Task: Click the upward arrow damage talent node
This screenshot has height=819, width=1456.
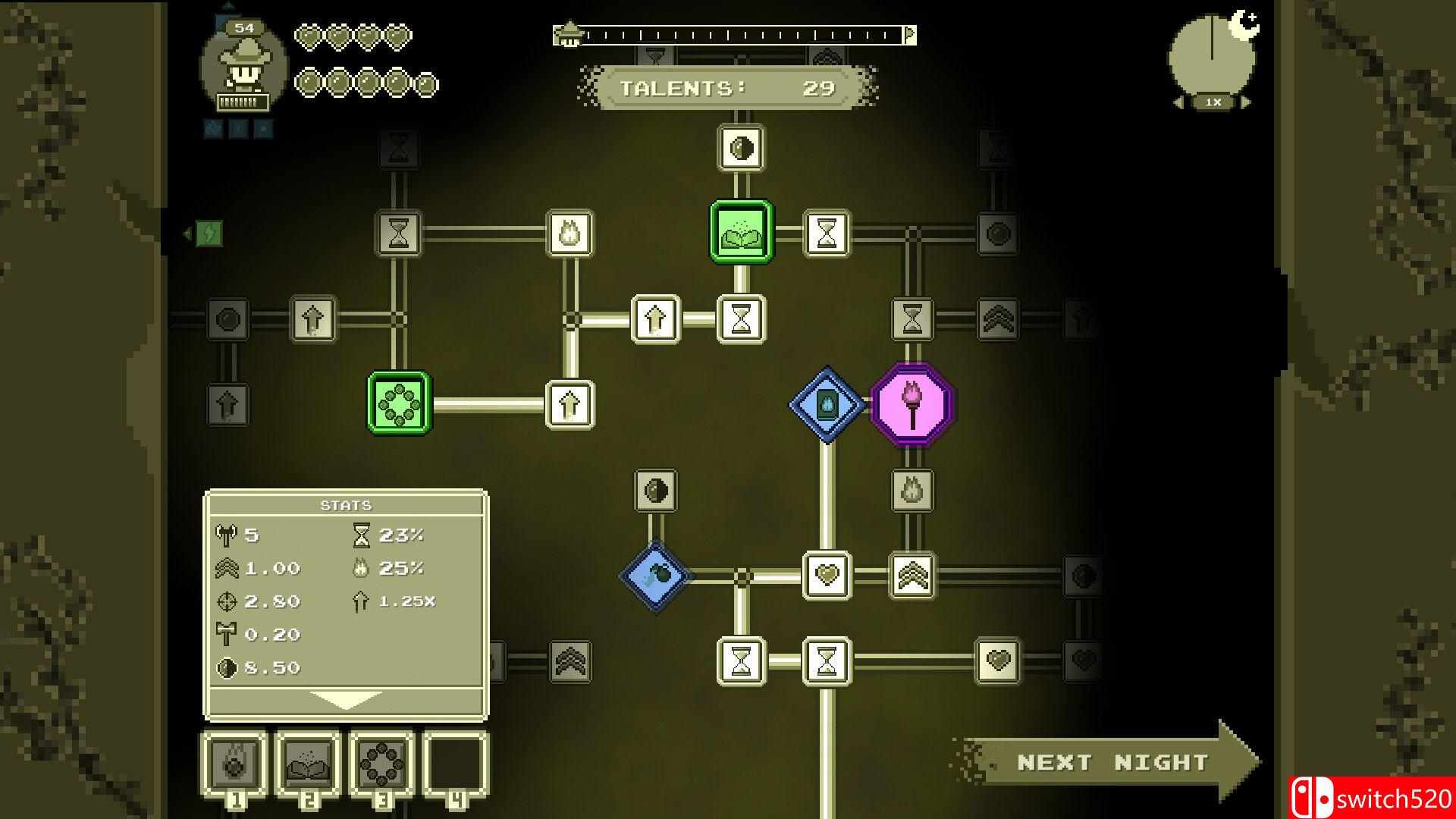Action: pyautogui.click(x=654, y=318)
